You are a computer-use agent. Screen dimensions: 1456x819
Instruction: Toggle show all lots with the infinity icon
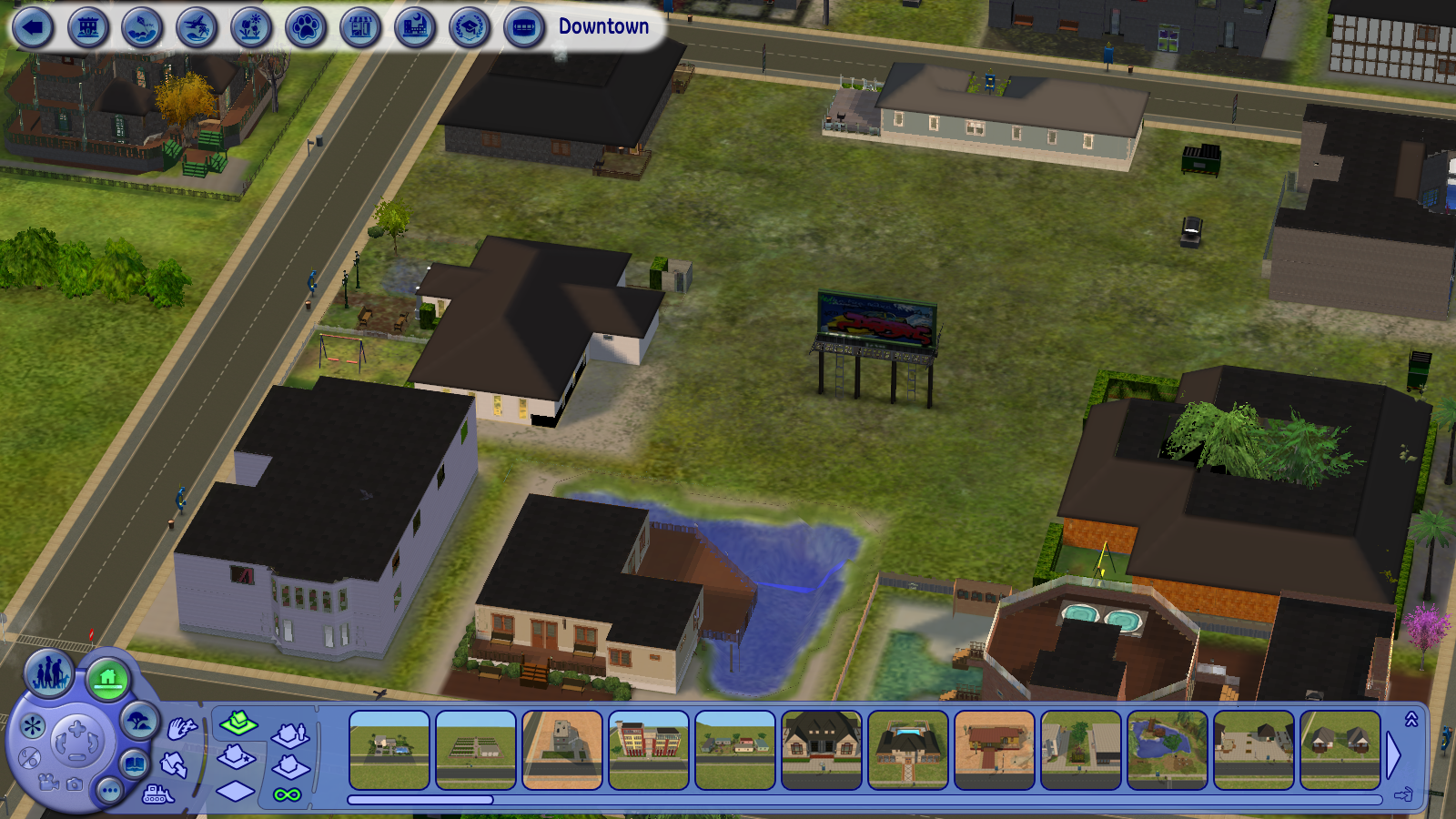point(287,795)
